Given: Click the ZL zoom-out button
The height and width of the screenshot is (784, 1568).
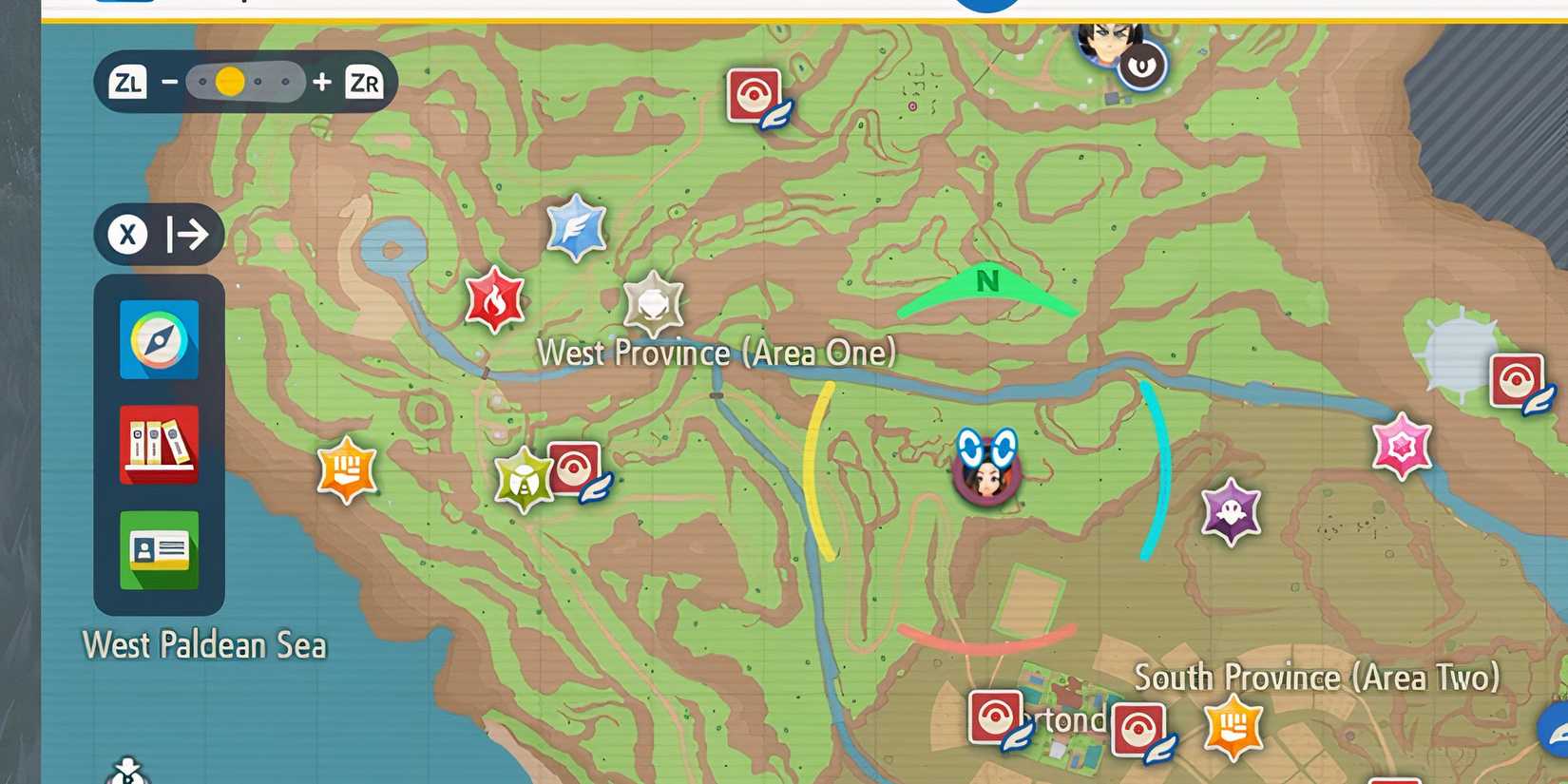Looking at the screenshot, I should tap(127, 82).
